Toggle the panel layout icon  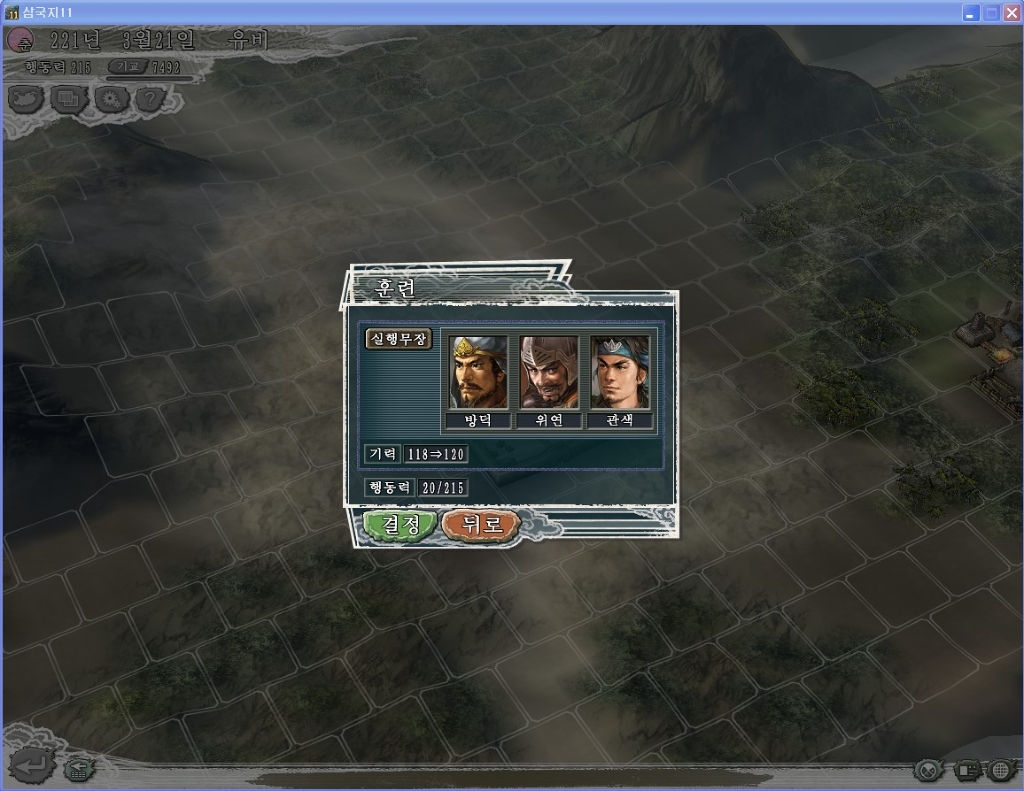pos(966,770)
